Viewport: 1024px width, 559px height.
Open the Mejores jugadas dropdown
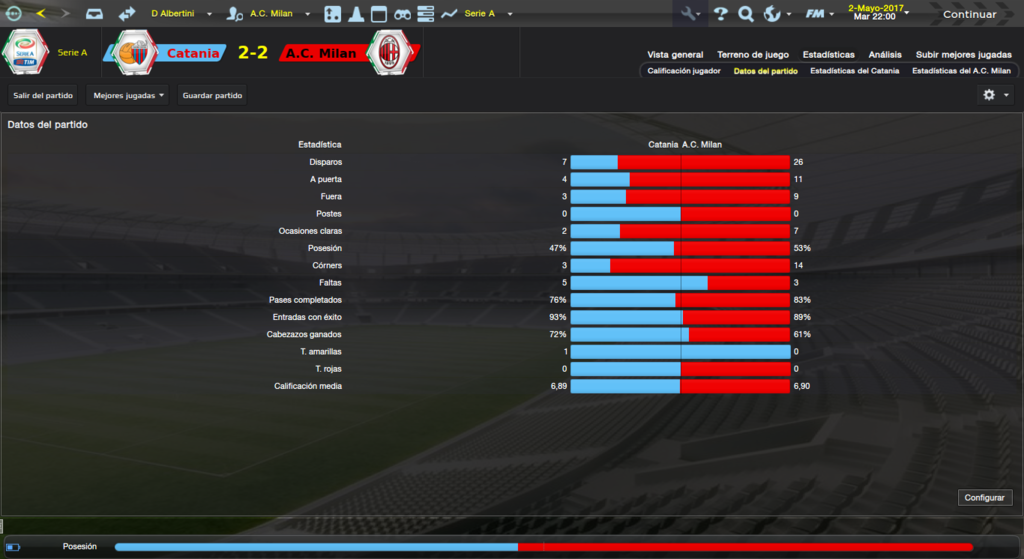(128, 95)
